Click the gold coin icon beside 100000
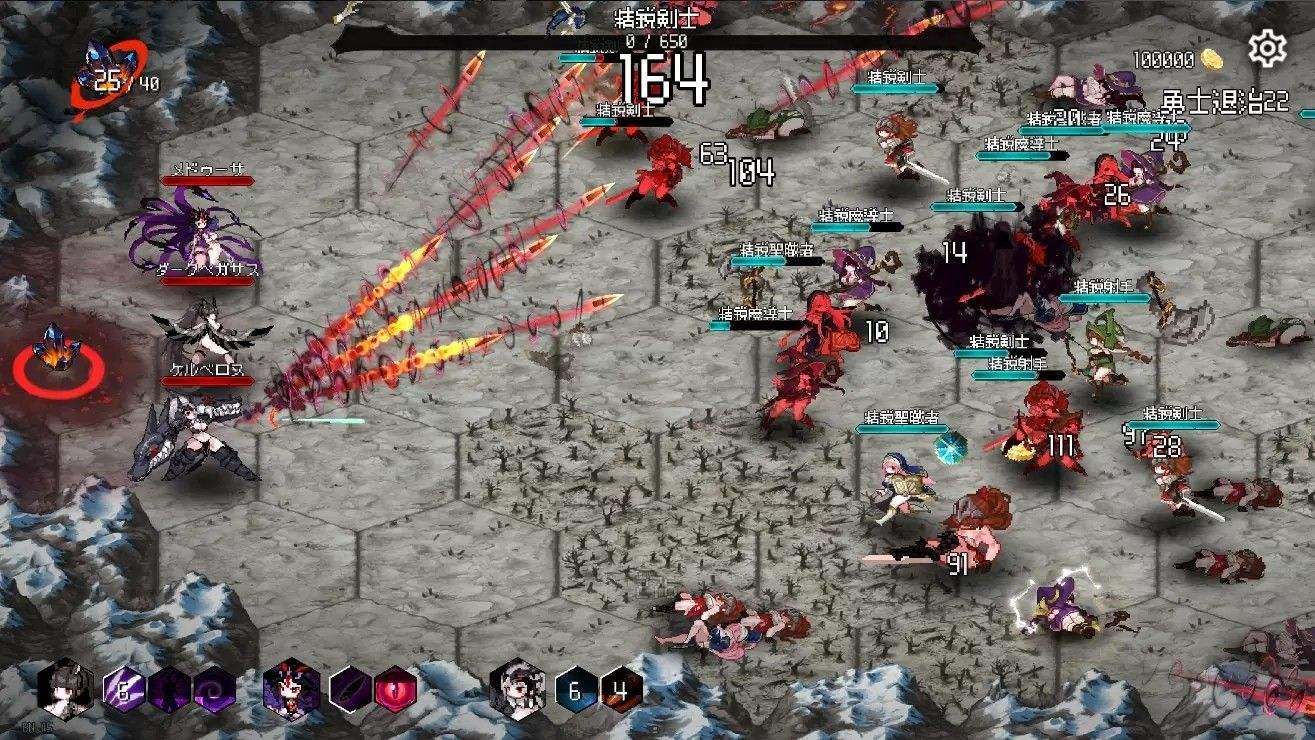1315x740 pixels. pyautogui.click(x=1213, y=57)
